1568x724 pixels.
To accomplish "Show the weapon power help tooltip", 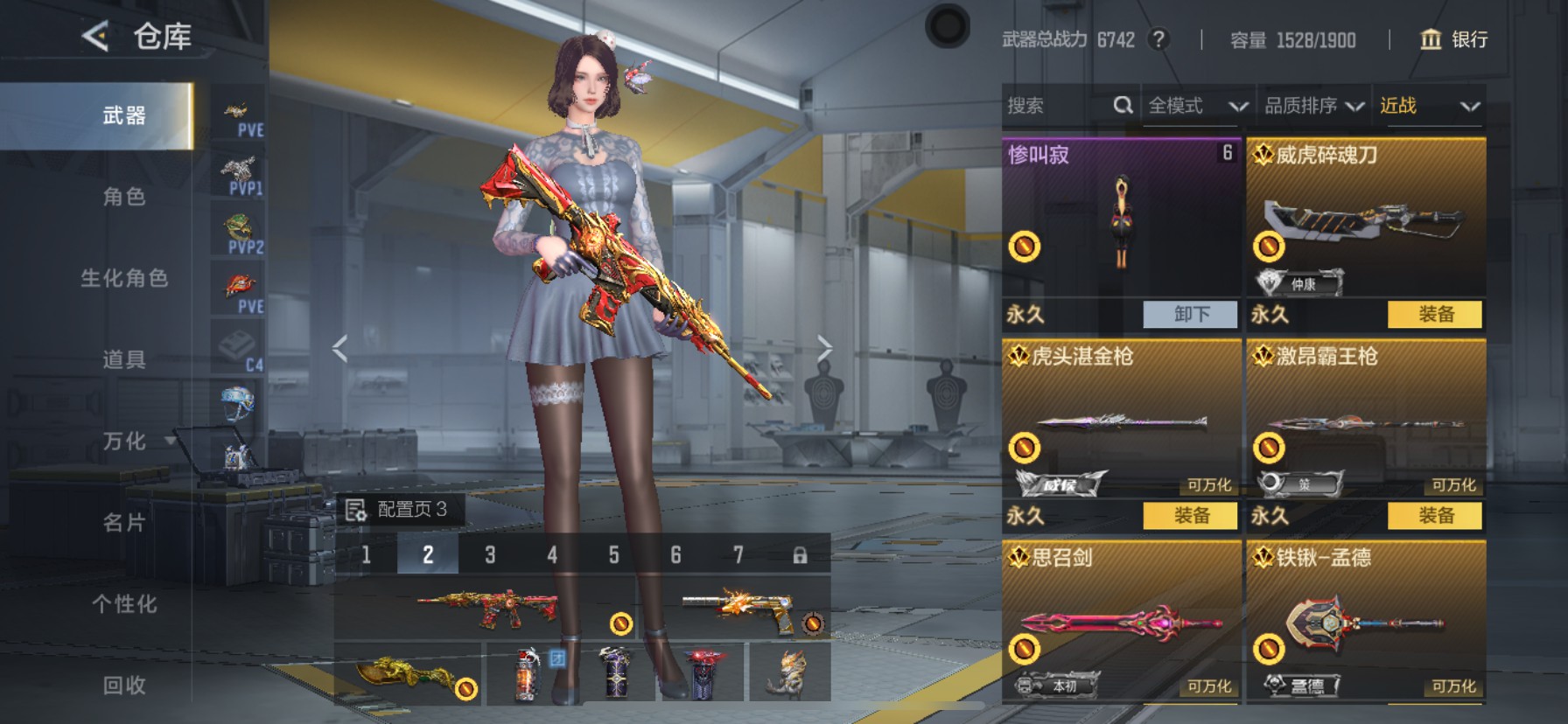I will 1158,39.
